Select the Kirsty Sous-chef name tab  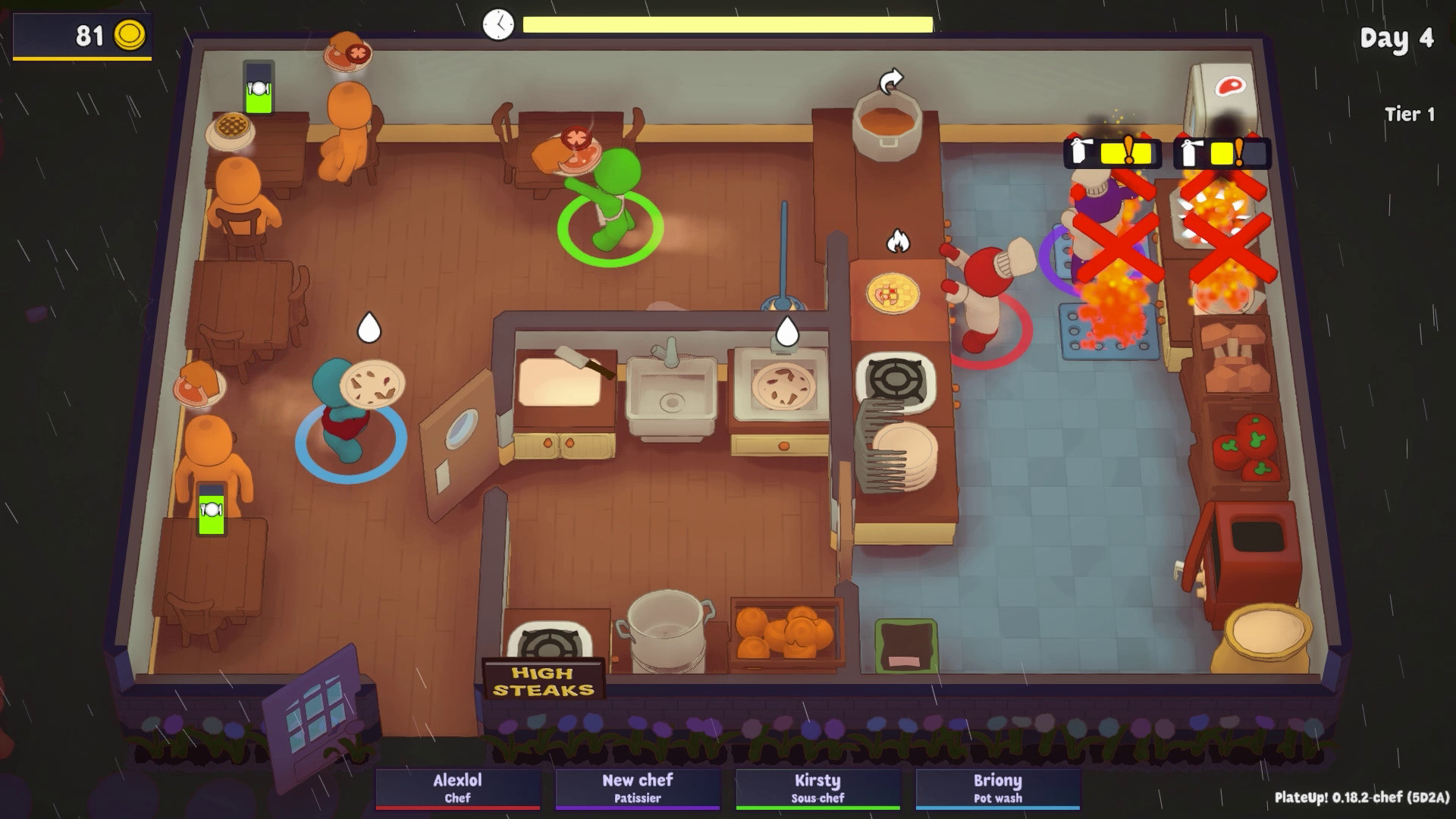817,787
